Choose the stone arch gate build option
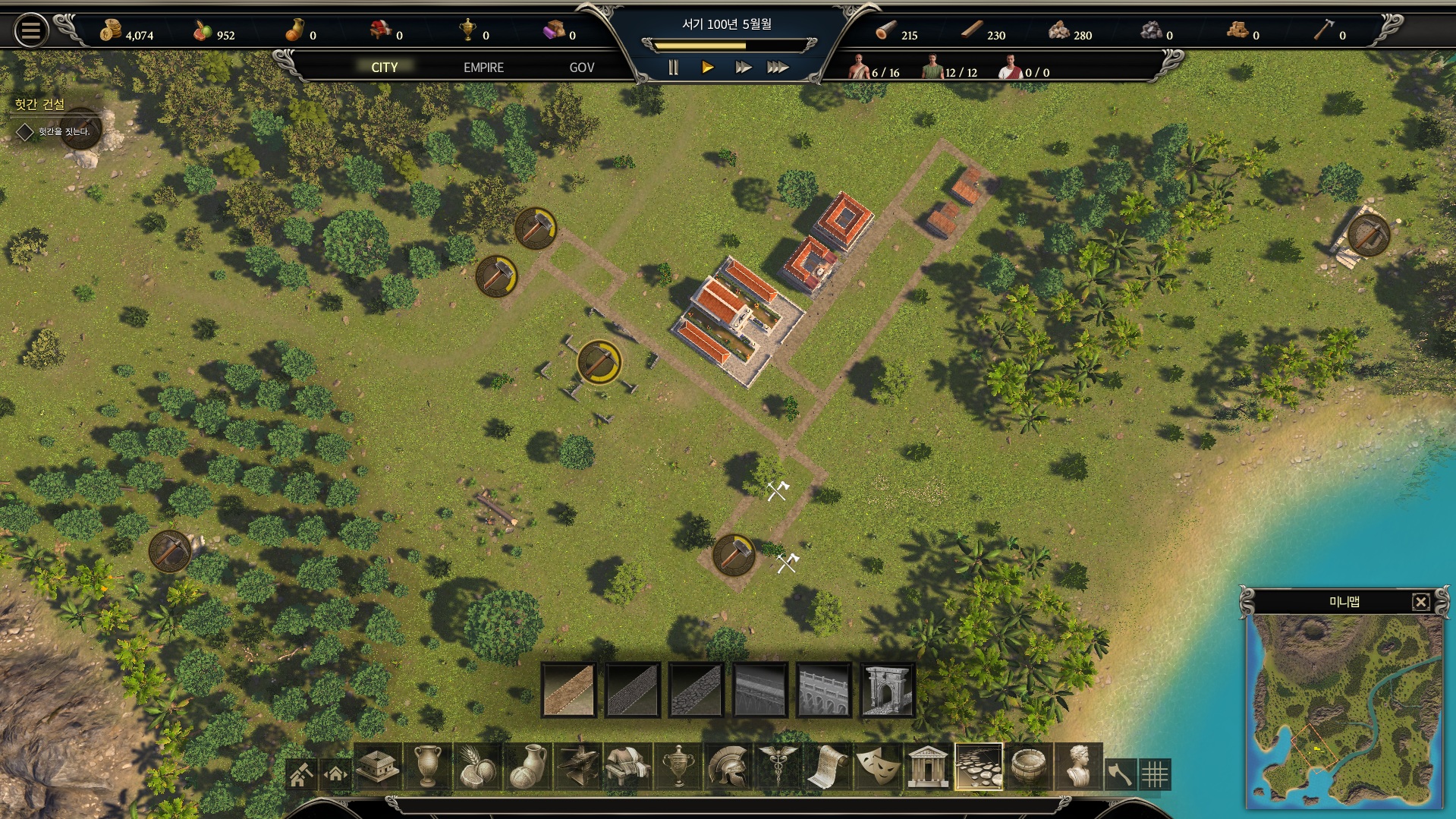The width and height of the screenshot is (1456, 819). pos(887,690)
